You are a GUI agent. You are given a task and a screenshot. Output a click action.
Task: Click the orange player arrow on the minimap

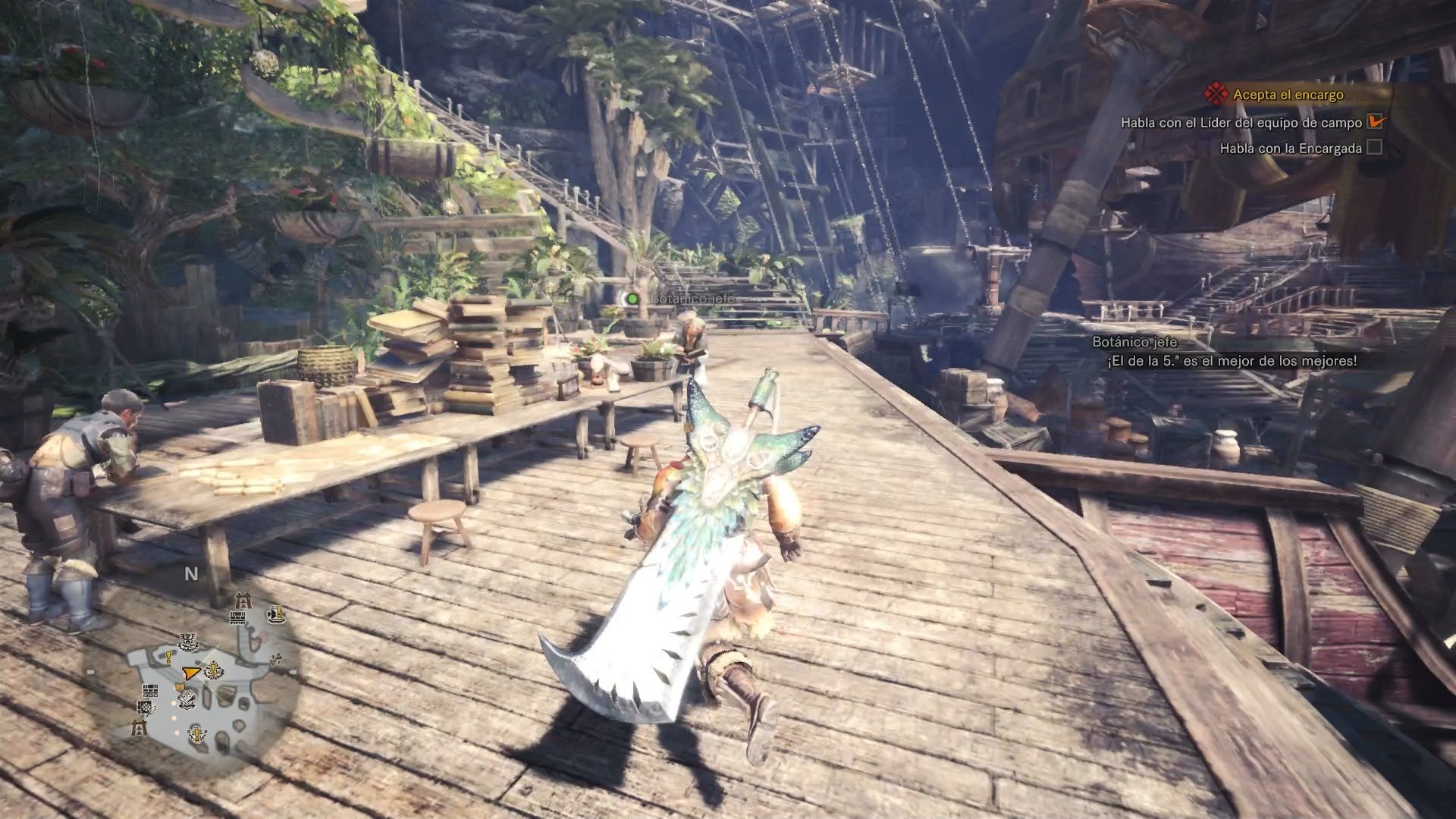tap(191, 672)
